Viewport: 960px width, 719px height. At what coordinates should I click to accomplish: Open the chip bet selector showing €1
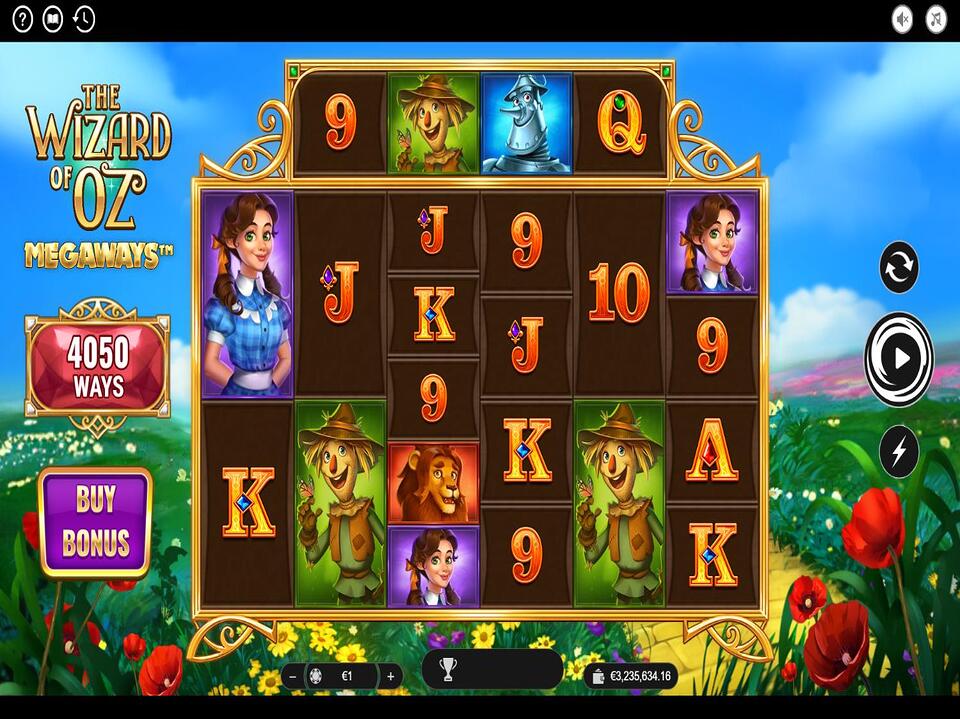click(340, 676)
